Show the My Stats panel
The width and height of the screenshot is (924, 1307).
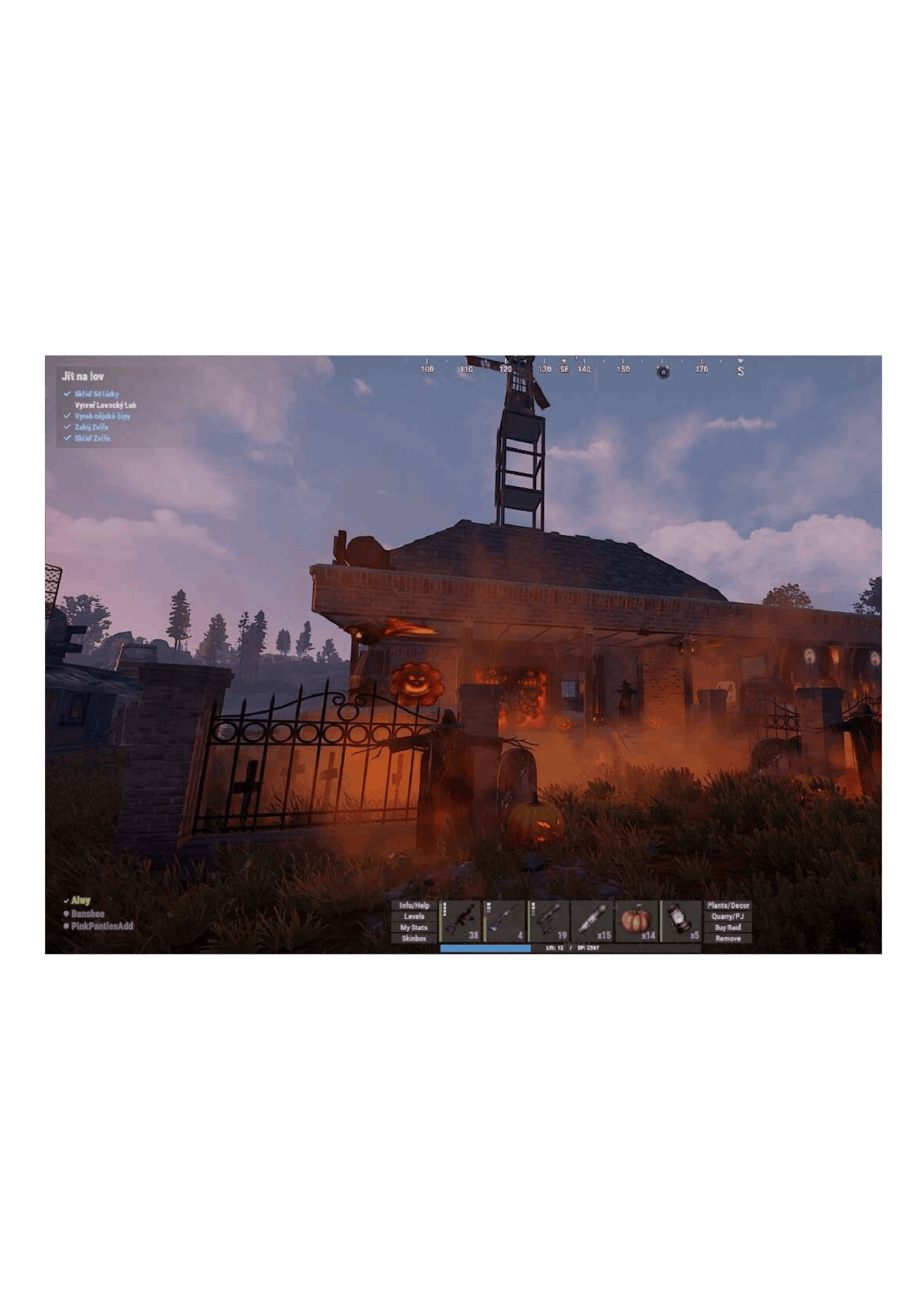[414, 927]
